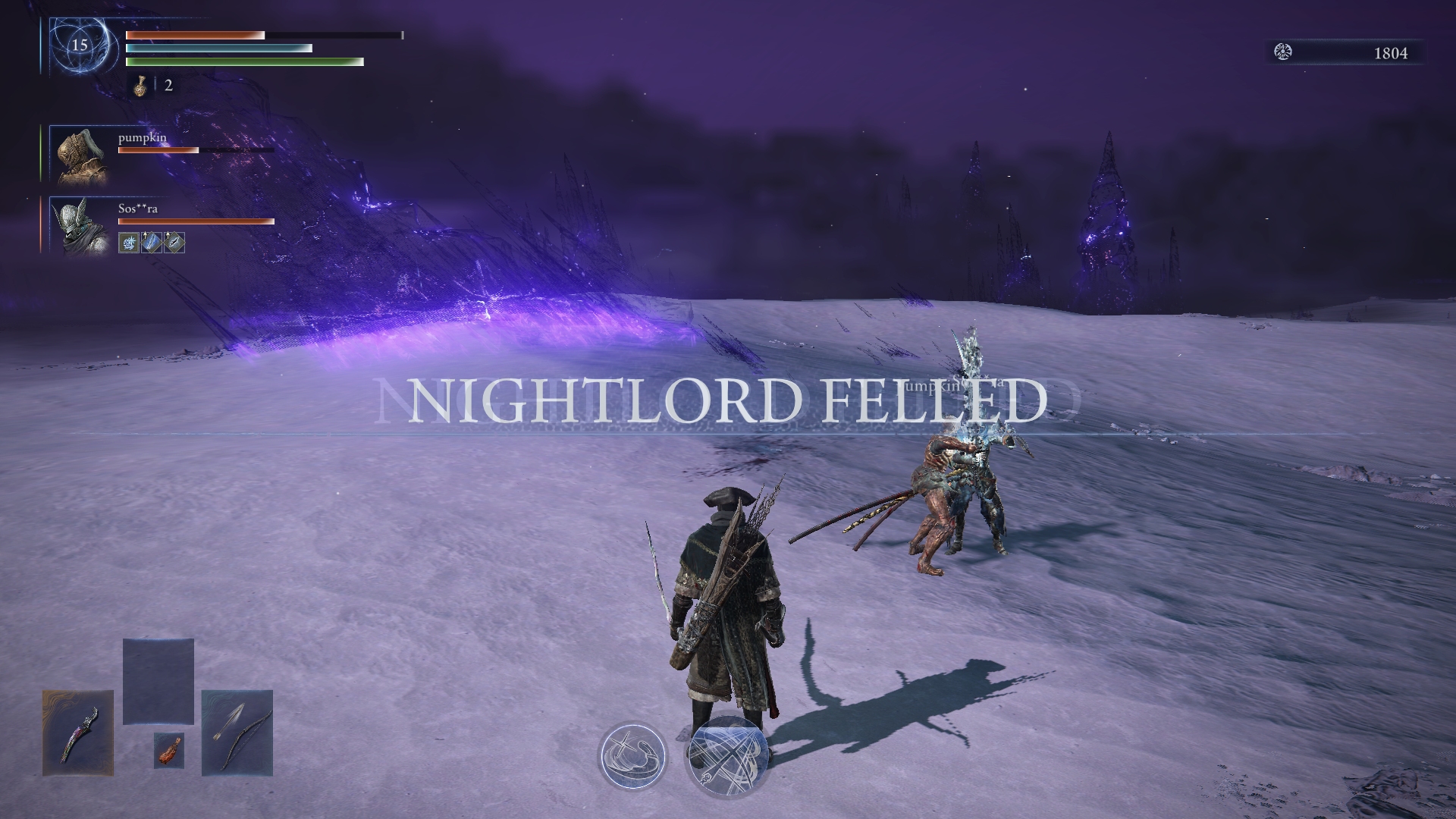Select the bow and arrow weapon slot
The width and height of the screenshot is (1456, 819).
click(237, 733)
